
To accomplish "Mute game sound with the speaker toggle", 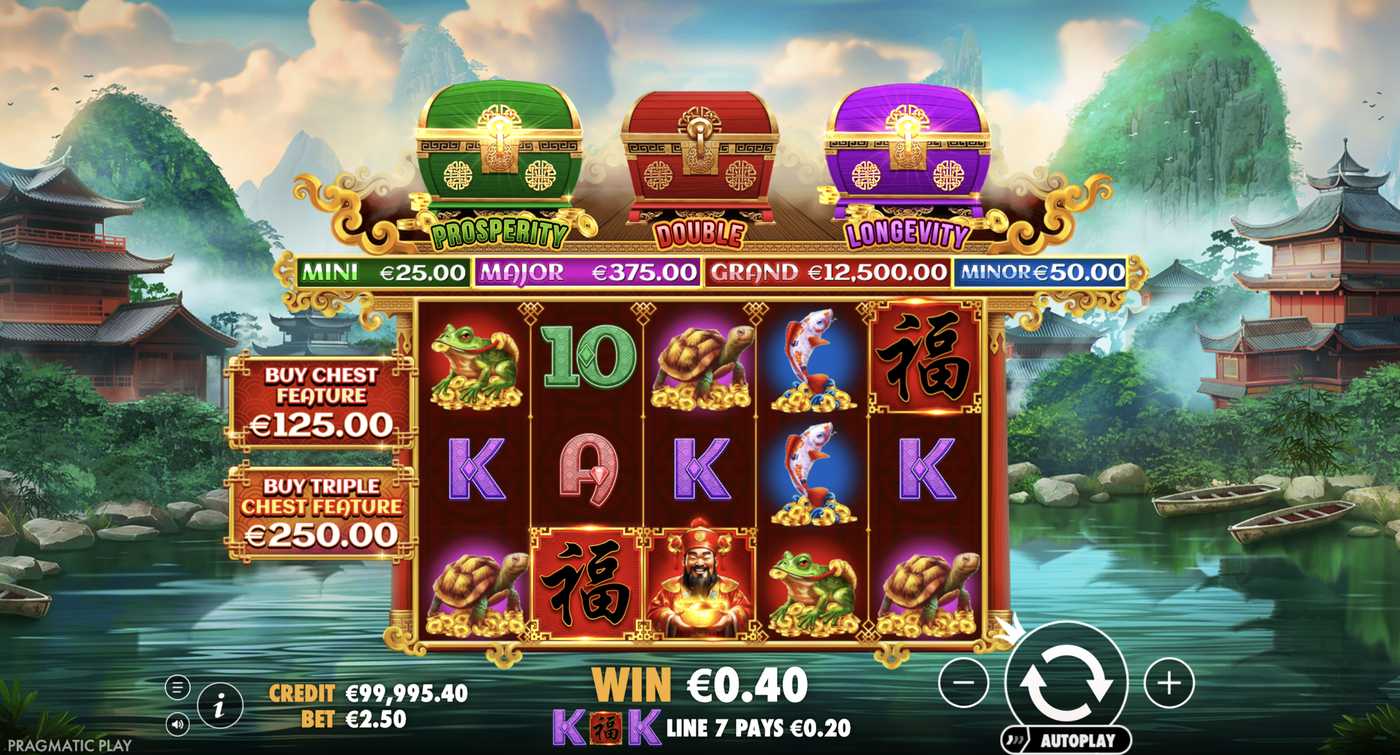I will point(178,724).
